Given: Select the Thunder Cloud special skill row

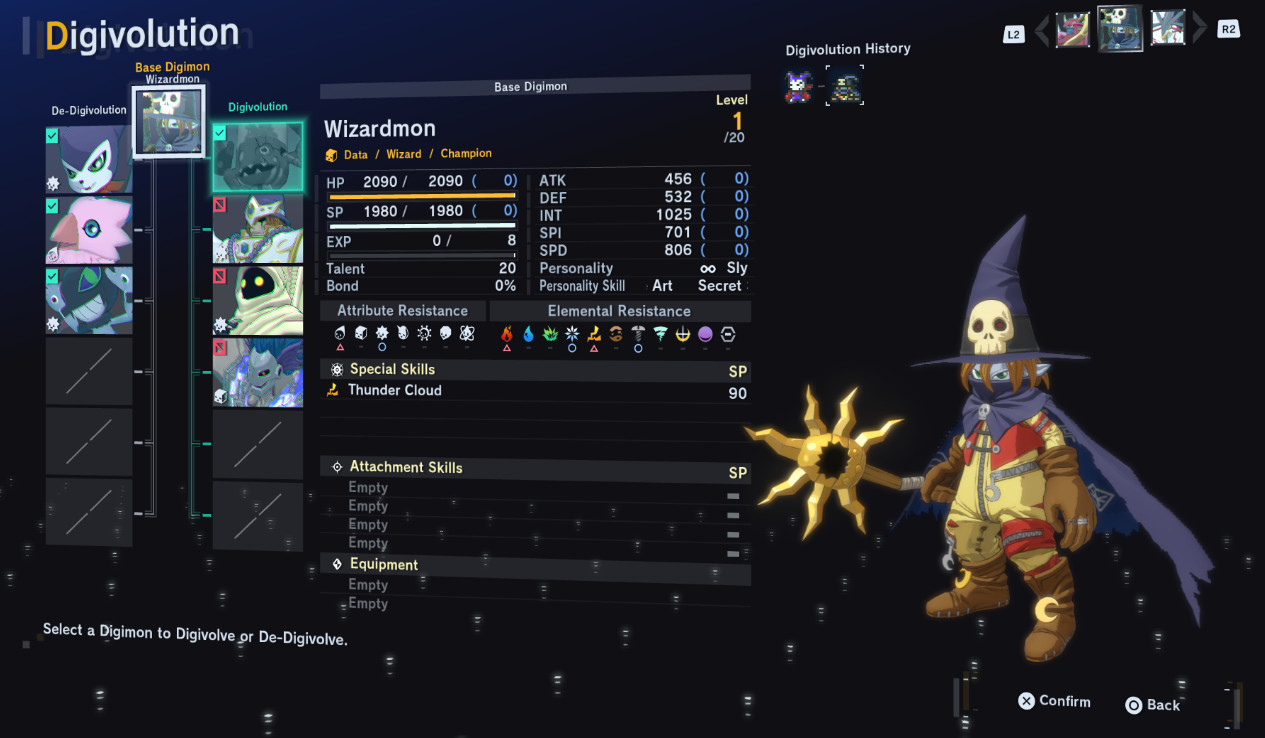Looking at the screenshot, I should 535,391.
